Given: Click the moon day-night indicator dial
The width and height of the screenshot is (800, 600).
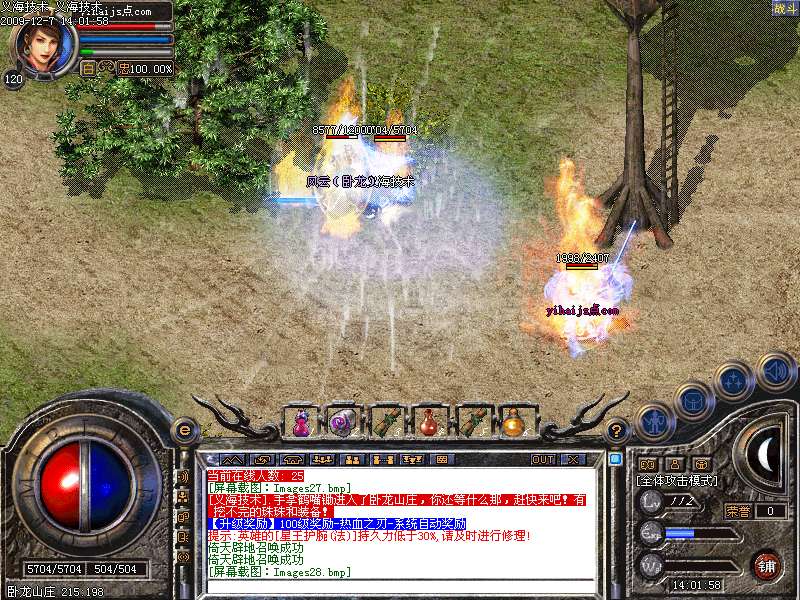Looking at the screenshot, I should click(x=765, y=455).
